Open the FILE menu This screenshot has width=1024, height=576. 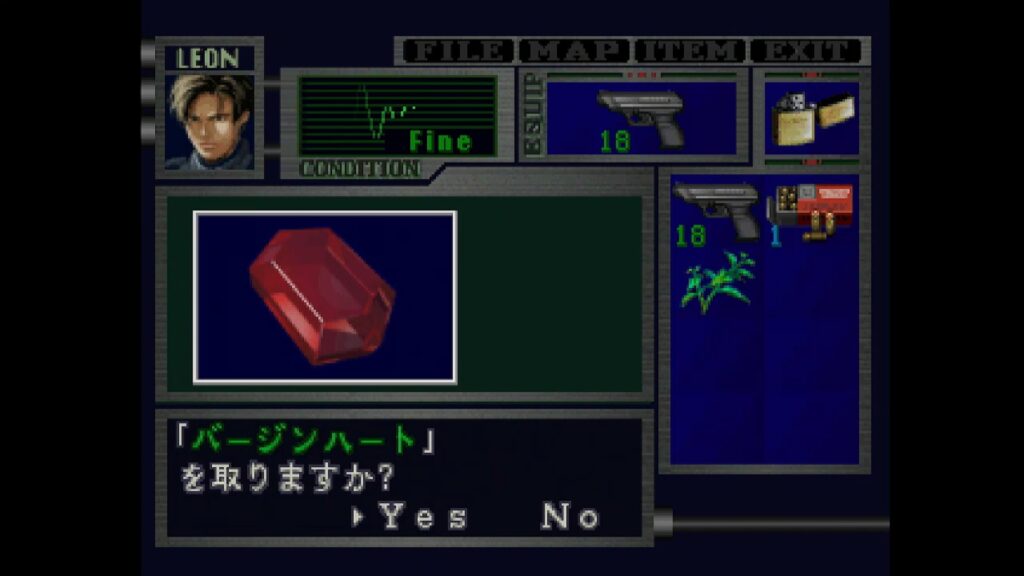click(x=457, y=50)
